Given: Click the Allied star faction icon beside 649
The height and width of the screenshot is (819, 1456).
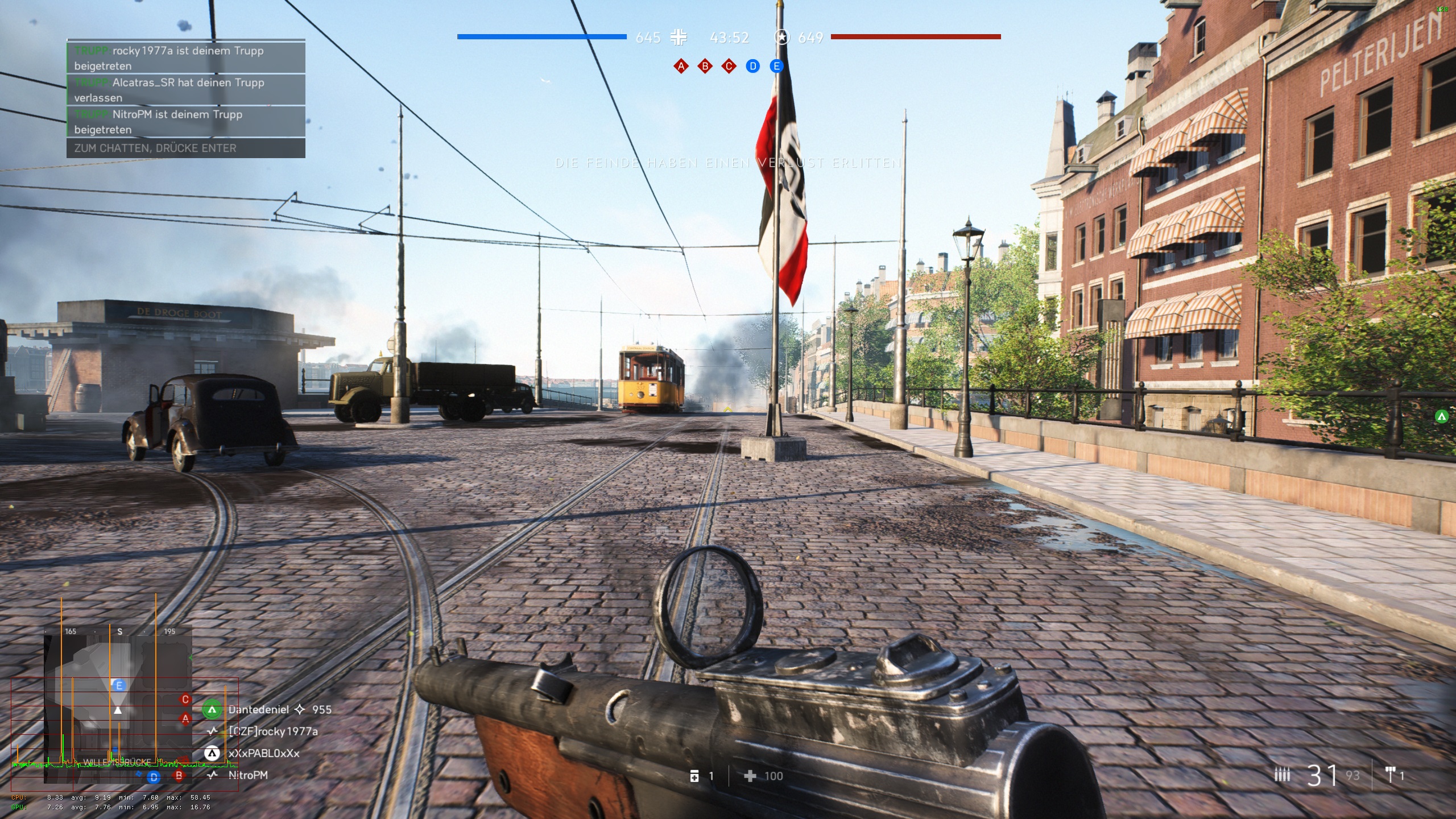Looking at the screenshot, I should point(784,38).
